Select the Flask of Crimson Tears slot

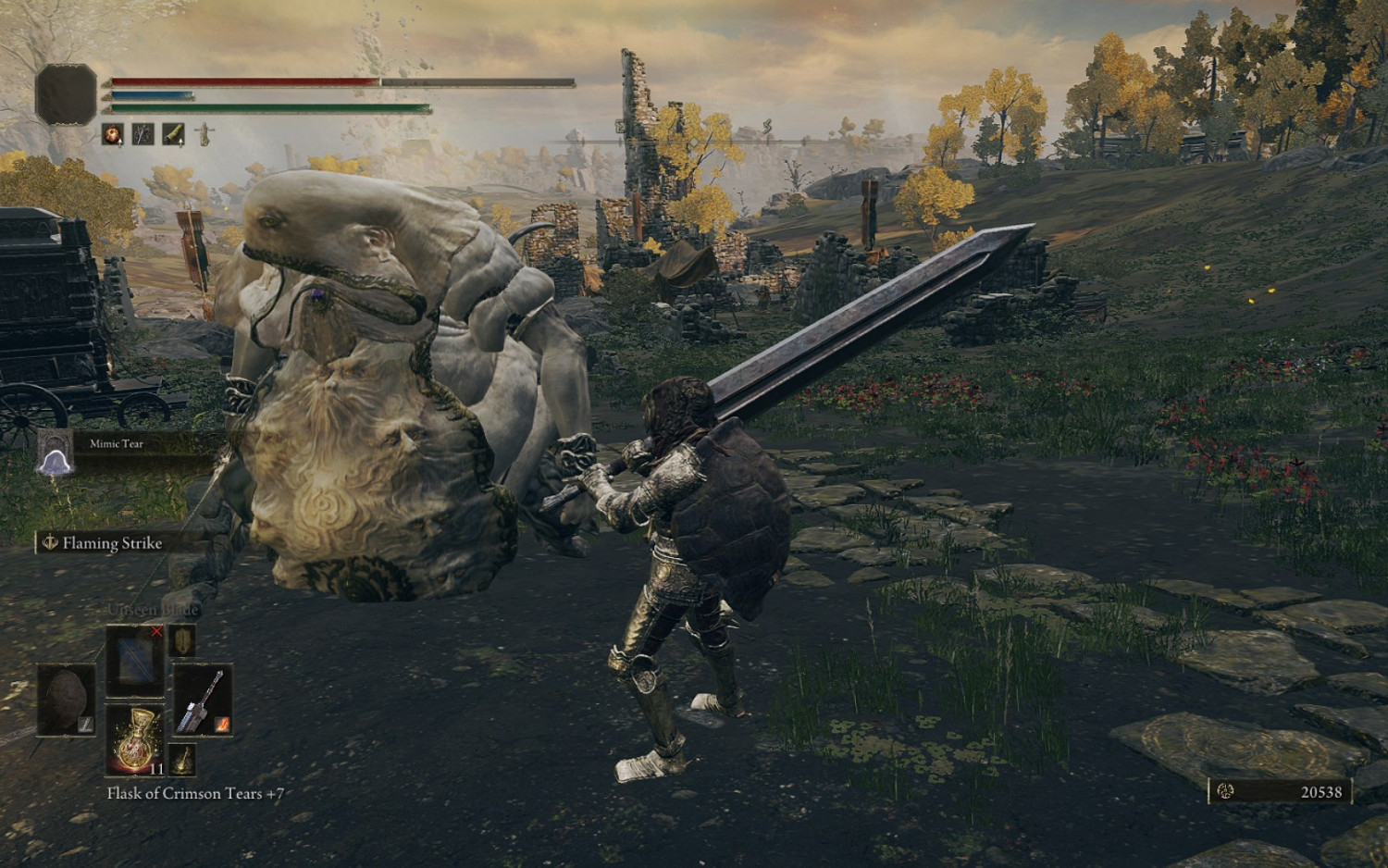point(135,738)
